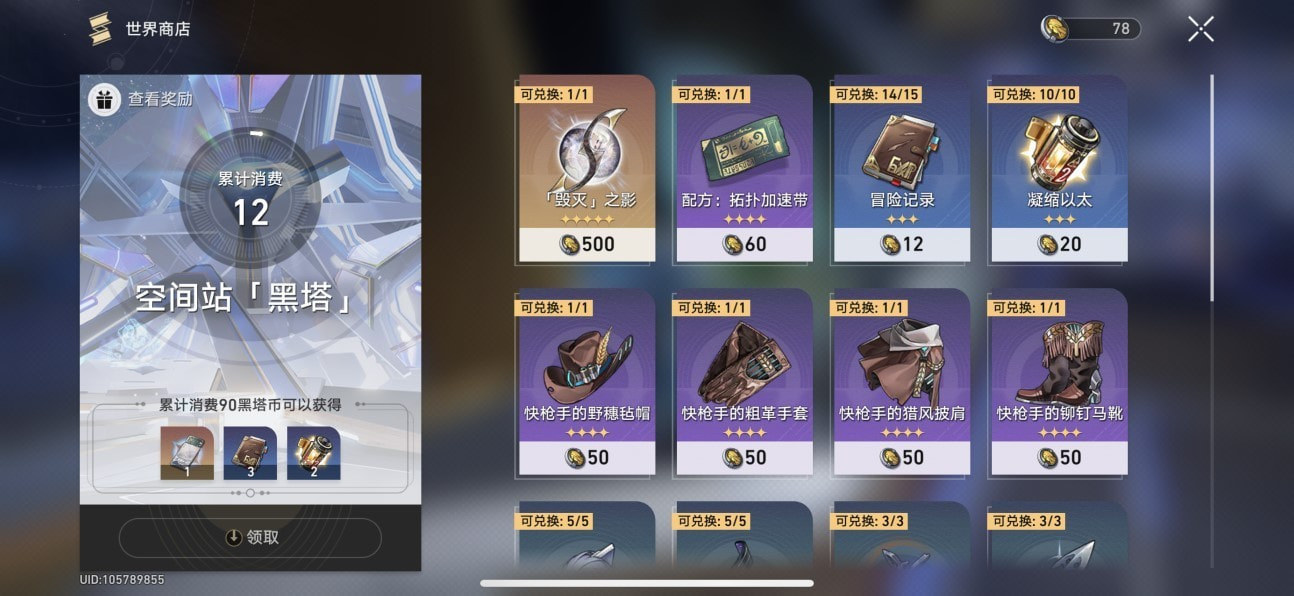Choose the 配方：拓扑加速带 recipe
Screen dimensions: 1294x596
(744, 167)
